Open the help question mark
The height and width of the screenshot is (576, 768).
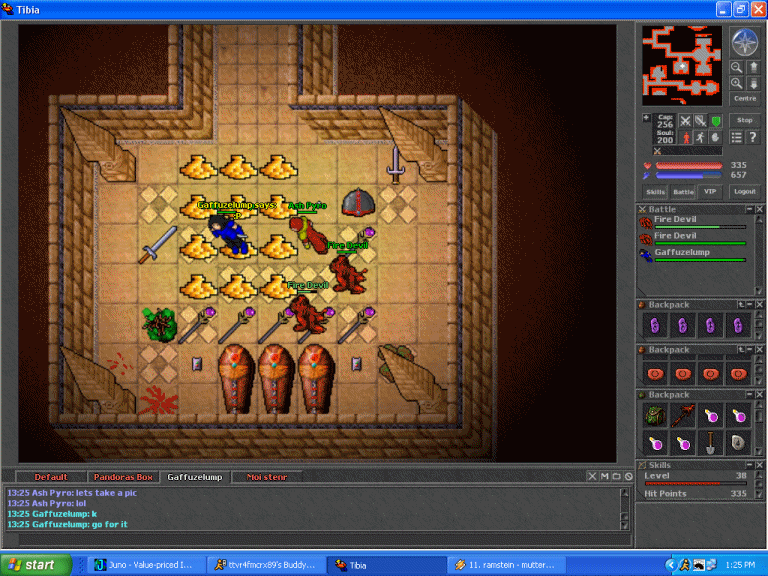coord(752,137)
